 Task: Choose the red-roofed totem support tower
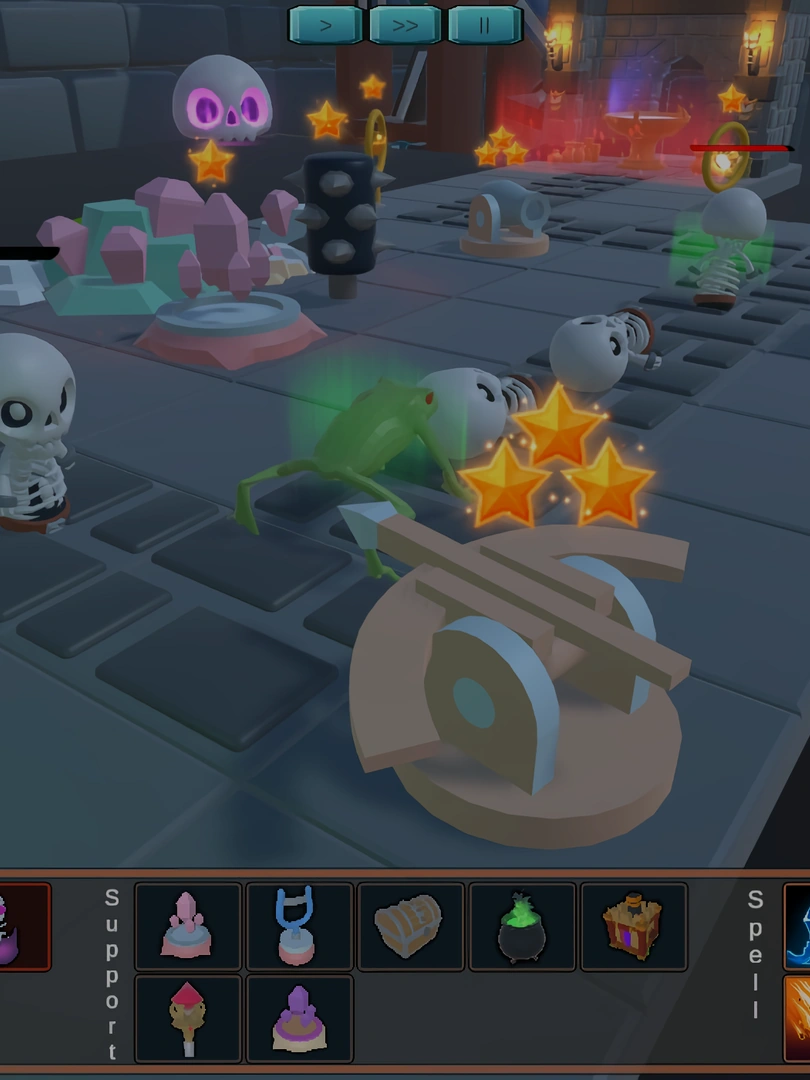click(x=188, y=1018)
